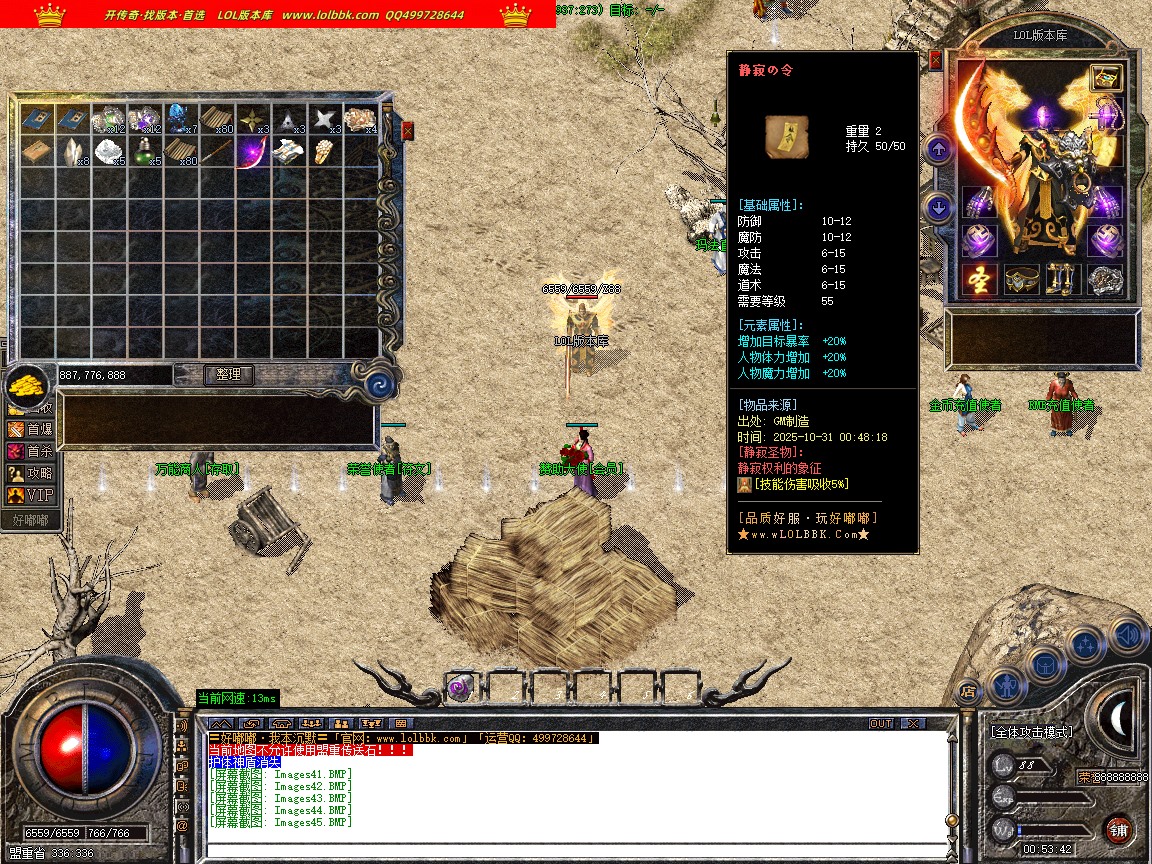Click the red 铺 stall button
This screenshot has width=1152, height=864.
1120,829
